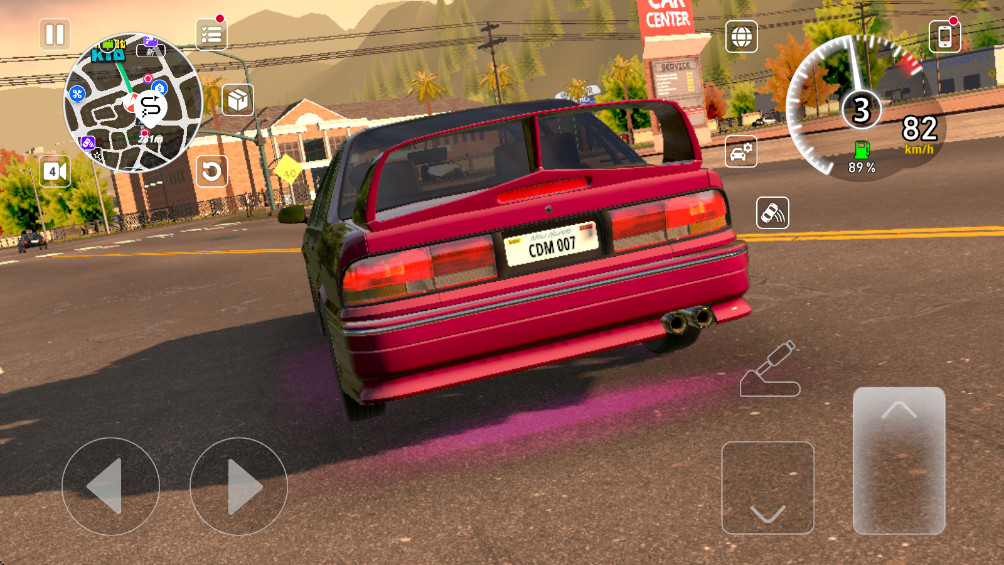Steer left with the left arrow
This screenshot has height=565, width=1004.
pyautogui.click(x=110, y=487)
